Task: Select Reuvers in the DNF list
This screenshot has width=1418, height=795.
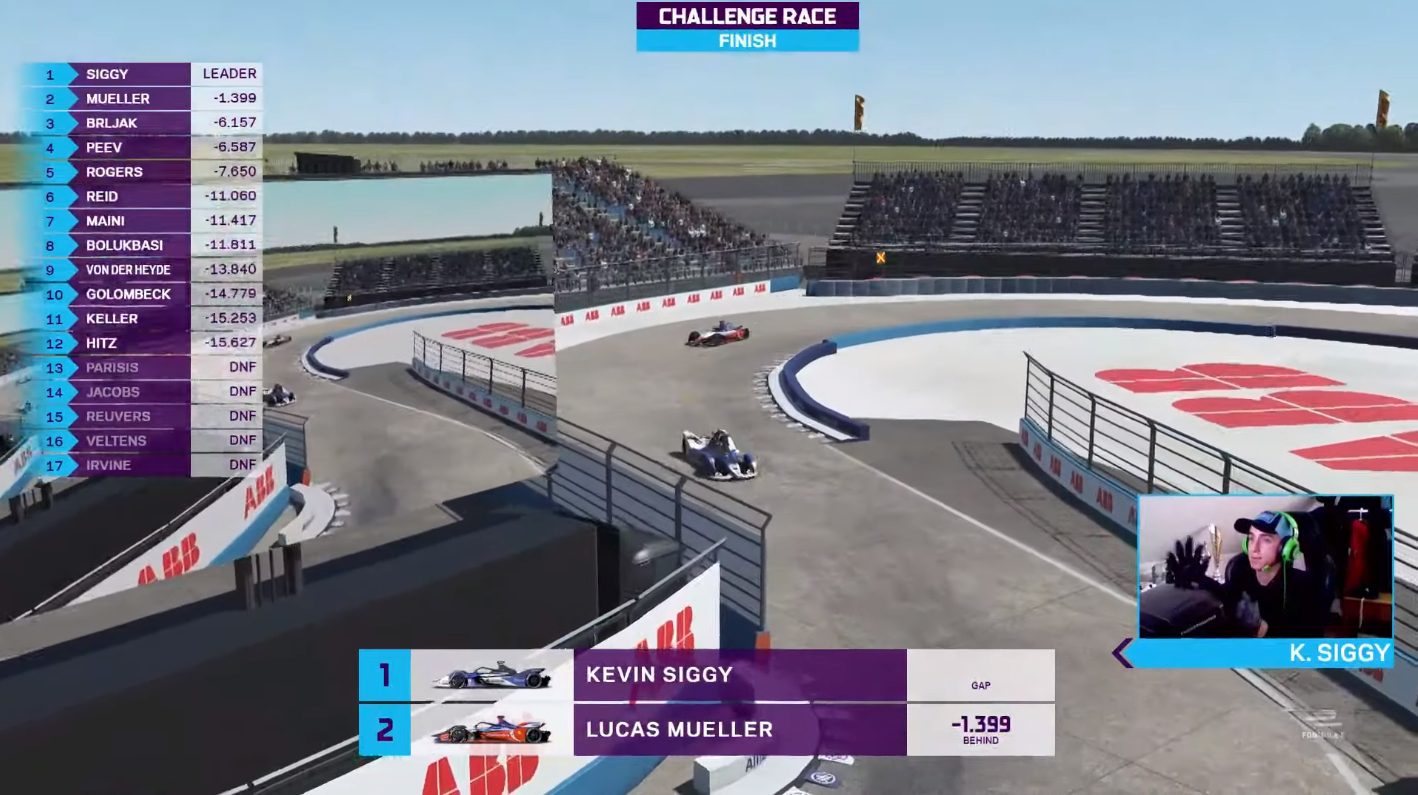Action: pos(140,416)
